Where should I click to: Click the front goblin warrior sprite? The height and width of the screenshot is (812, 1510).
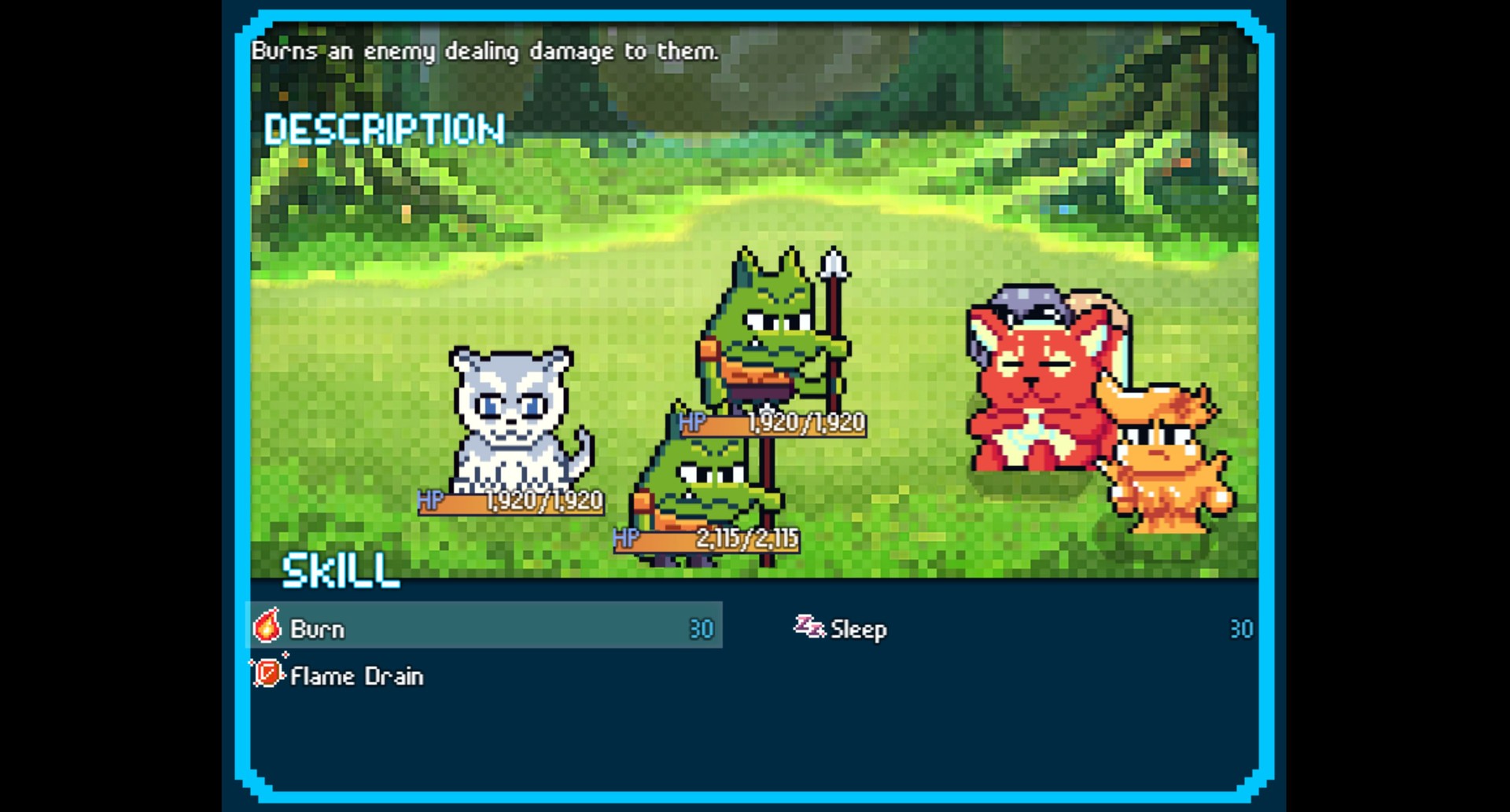click(708, 487)
